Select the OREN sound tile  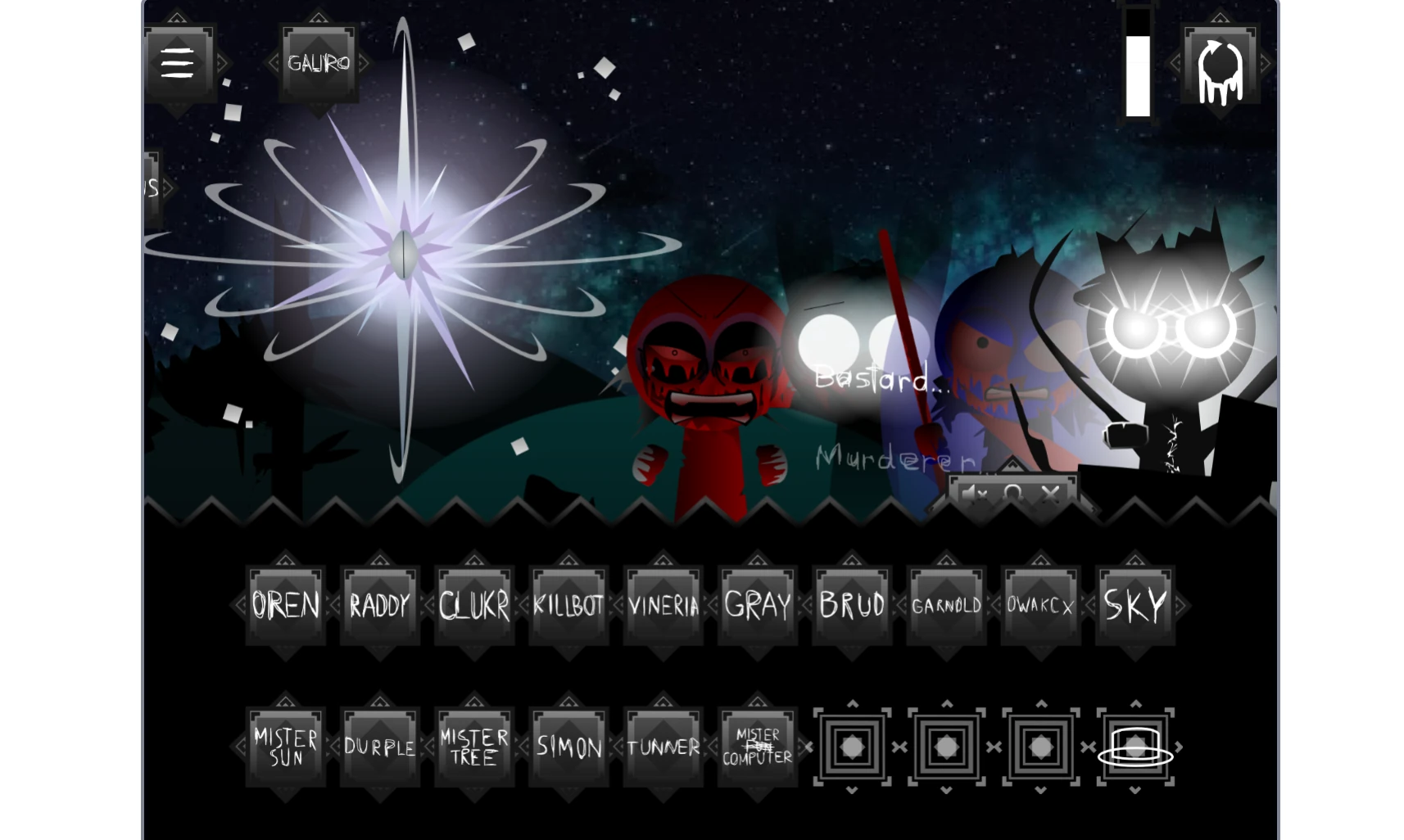[284, 606]
